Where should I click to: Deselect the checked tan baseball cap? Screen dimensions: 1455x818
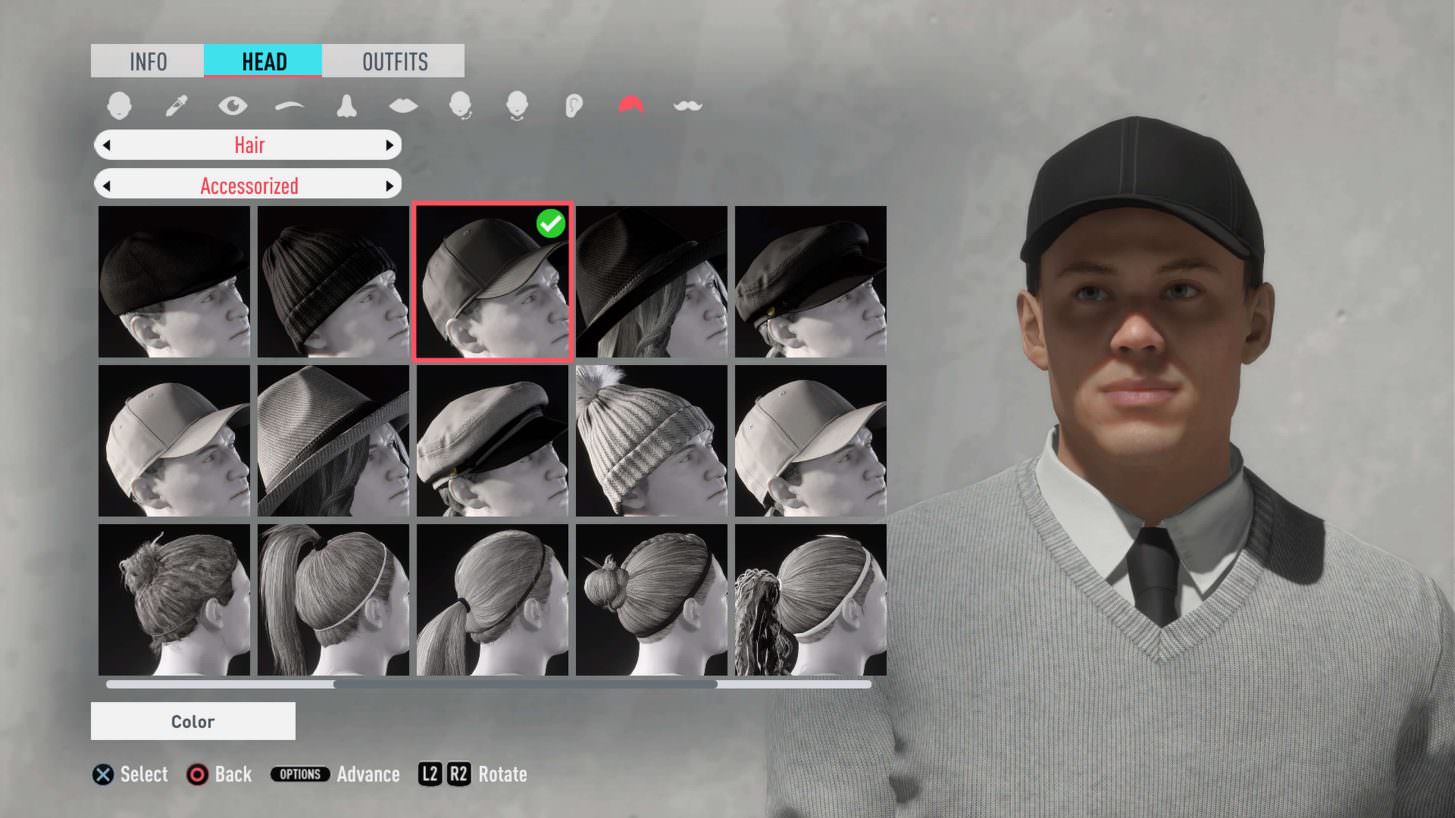(x=491, y=281)
